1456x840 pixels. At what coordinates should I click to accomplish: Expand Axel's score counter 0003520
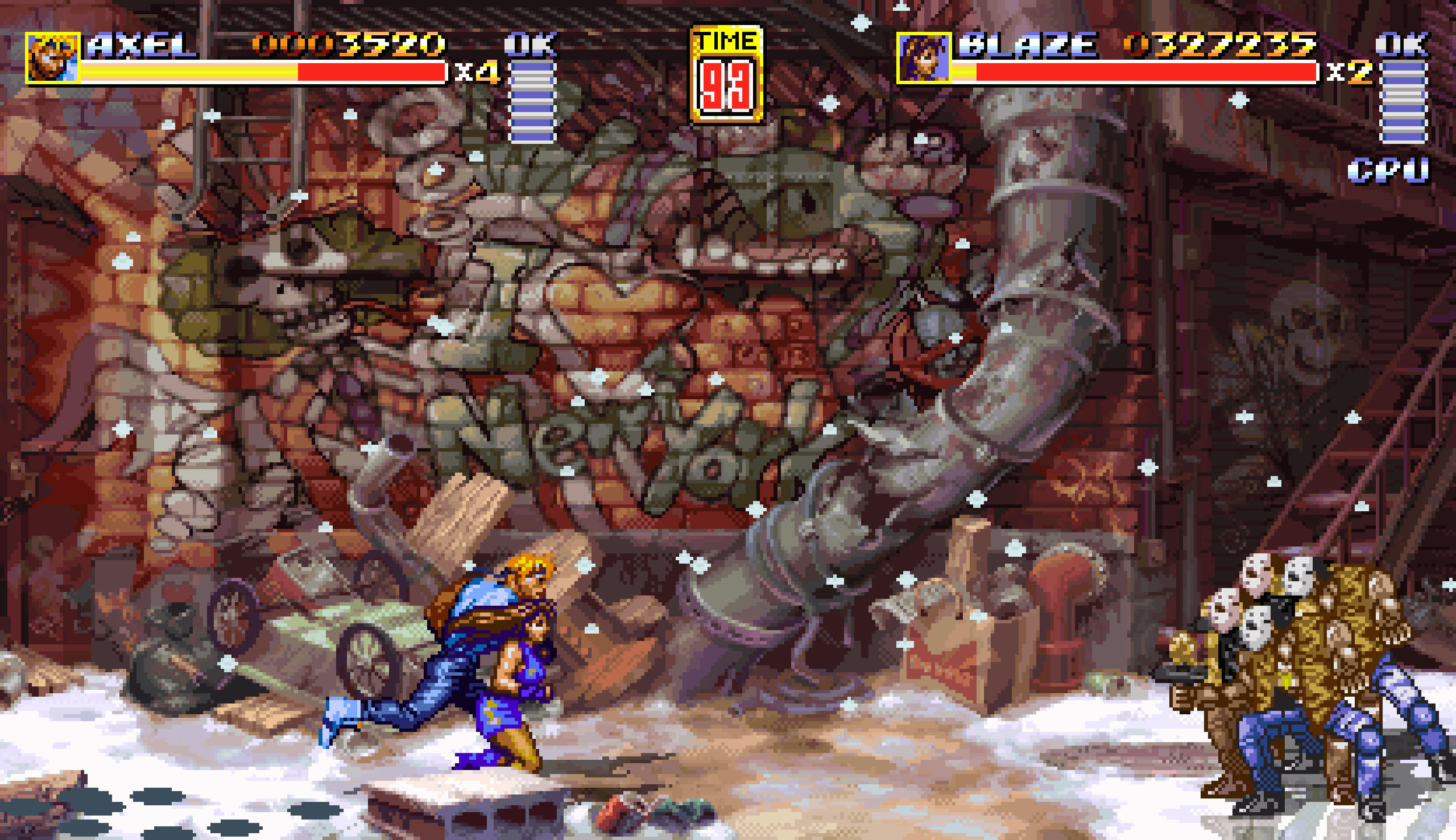(345, 43)
